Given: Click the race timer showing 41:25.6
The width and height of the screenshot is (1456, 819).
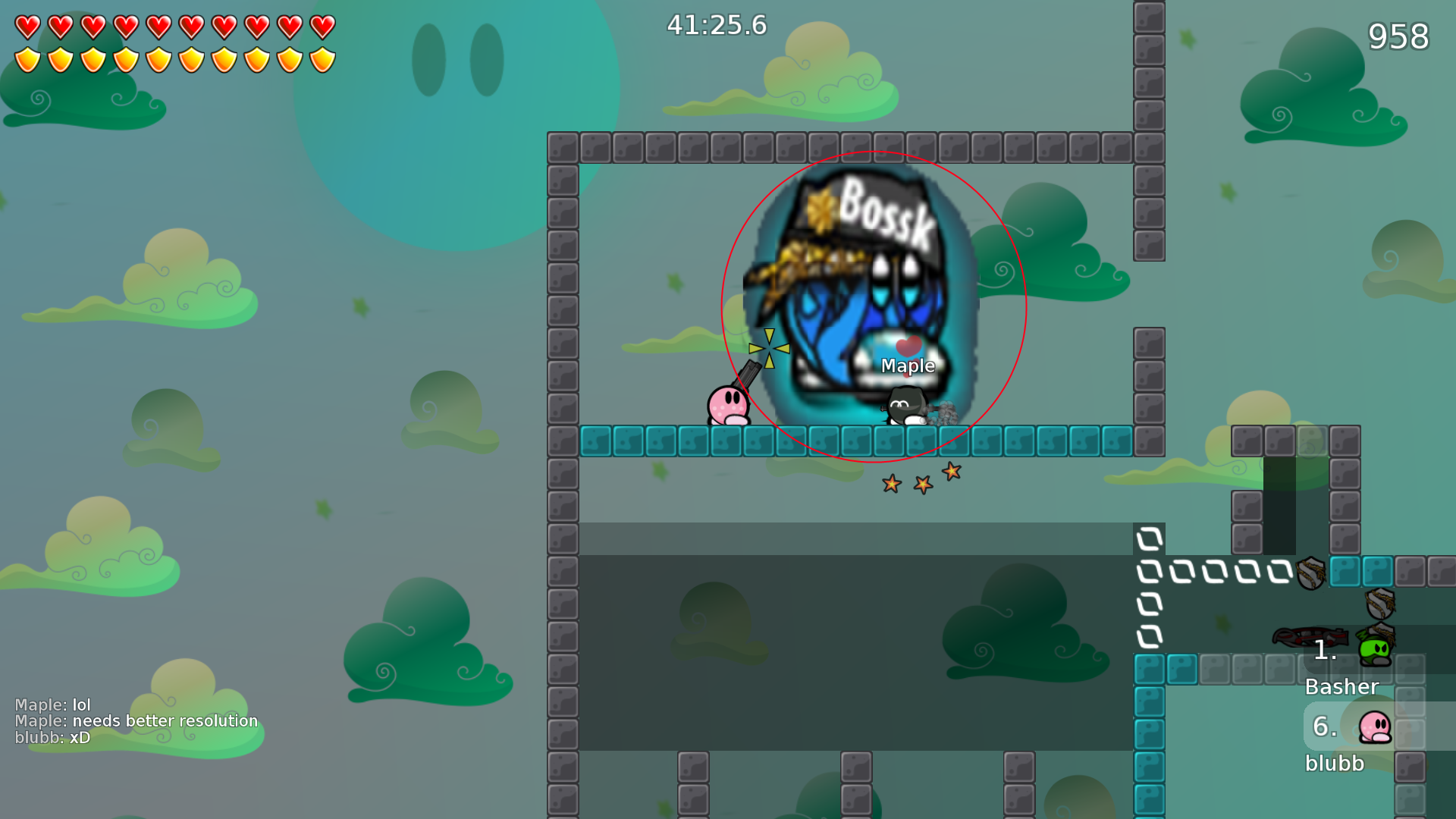Looking at the screenshot, I should tap(716, 25).
